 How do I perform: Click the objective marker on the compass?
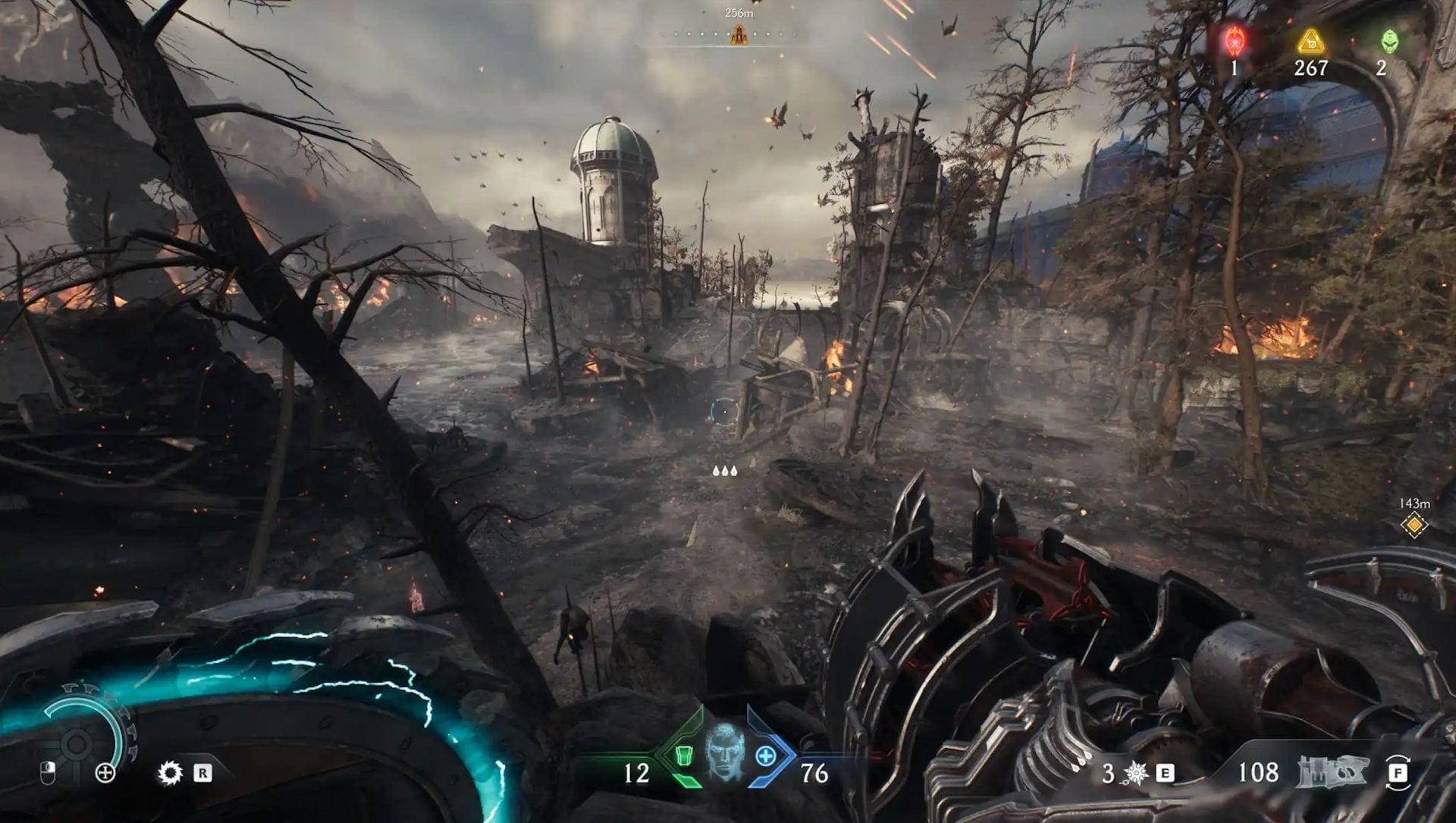738,35
